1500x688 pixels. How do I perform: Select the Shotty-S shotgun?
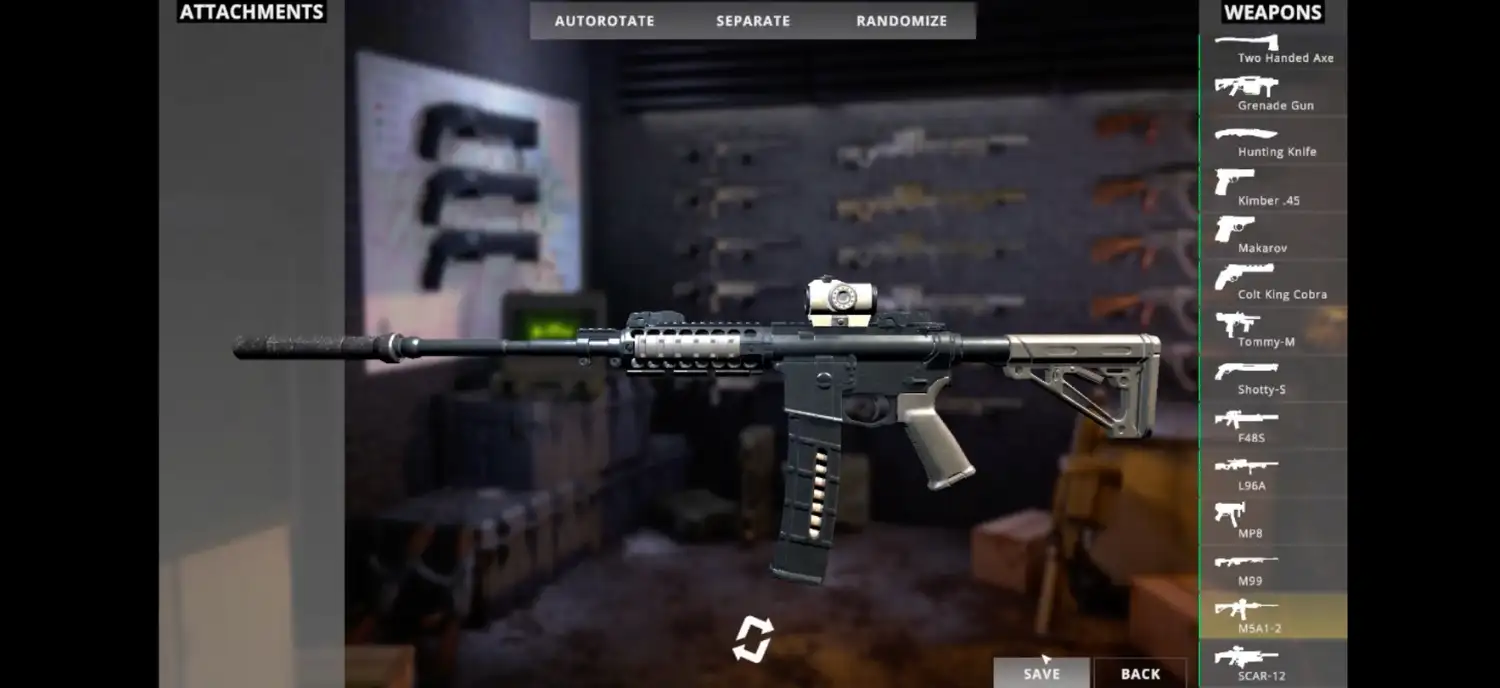1273,378
